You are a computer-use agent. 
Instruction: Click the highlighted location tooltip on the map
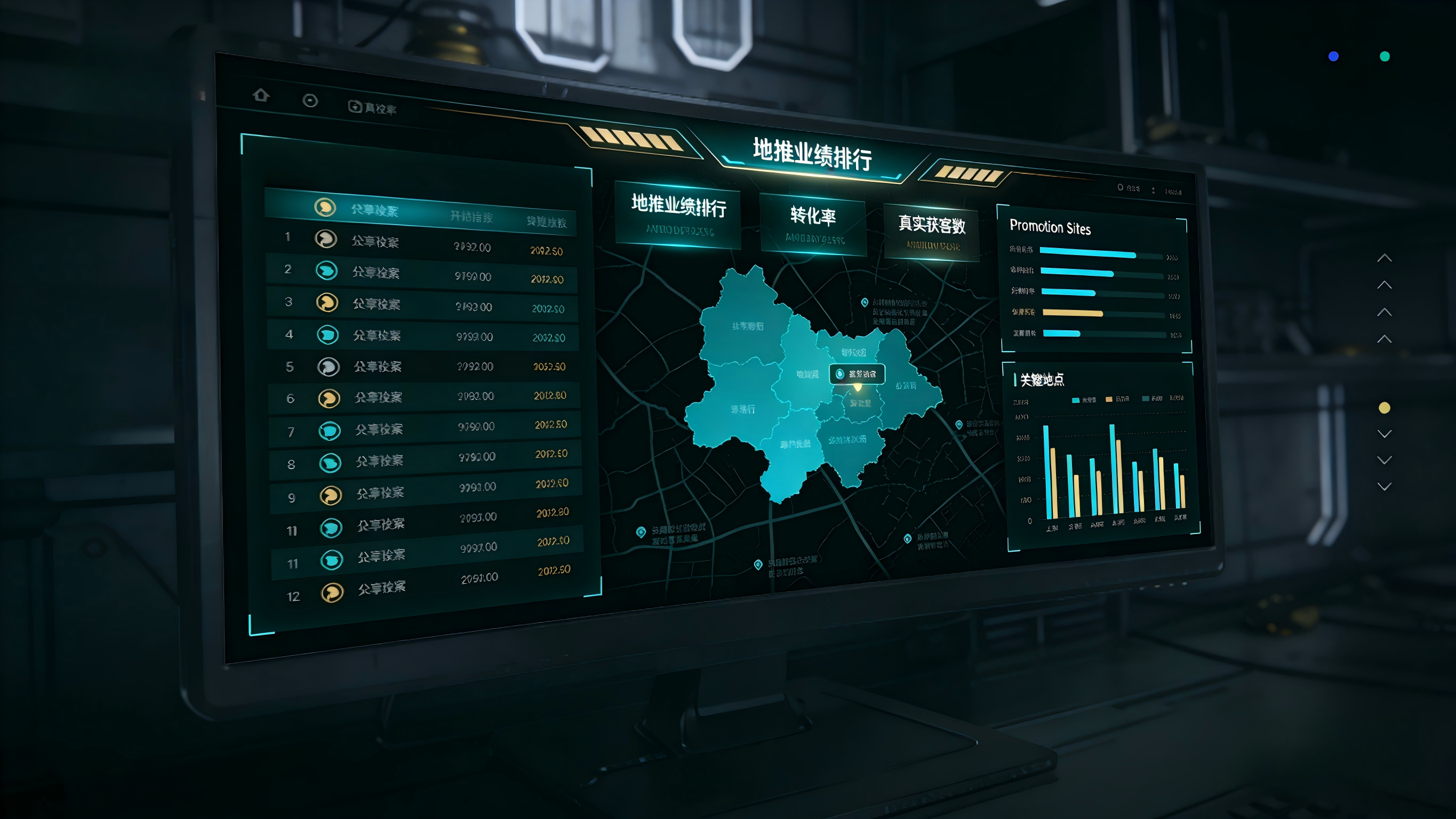[x=857, y=374]
